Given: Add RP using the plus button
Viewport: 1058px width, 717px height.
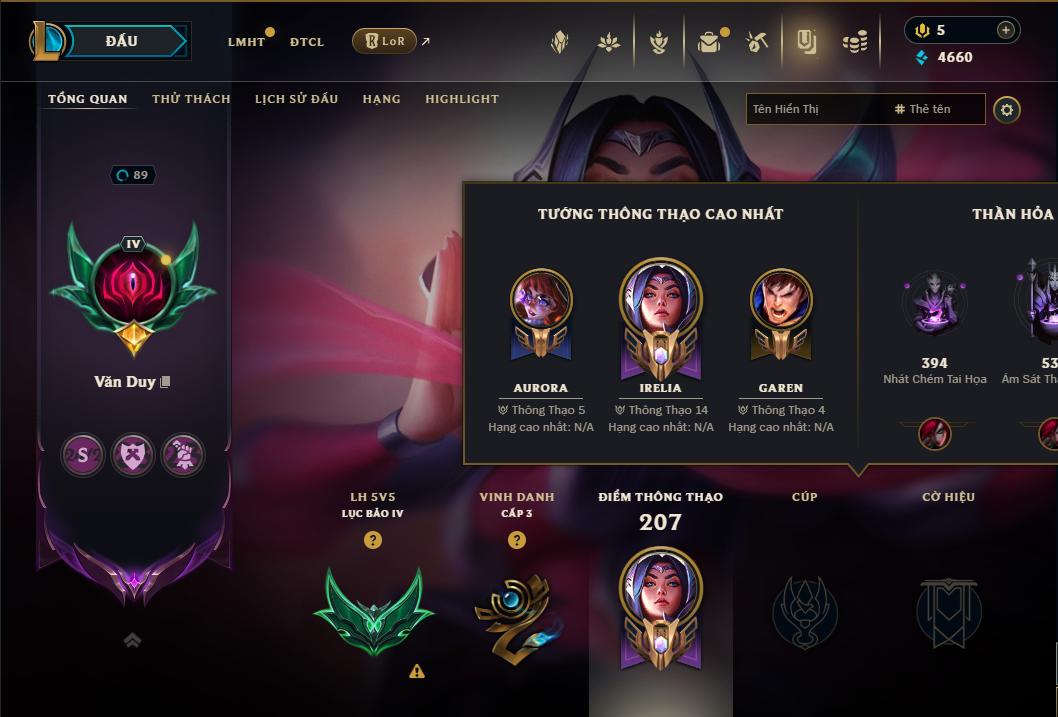Looking at the screenshot, I should (x=1005, y=30).
